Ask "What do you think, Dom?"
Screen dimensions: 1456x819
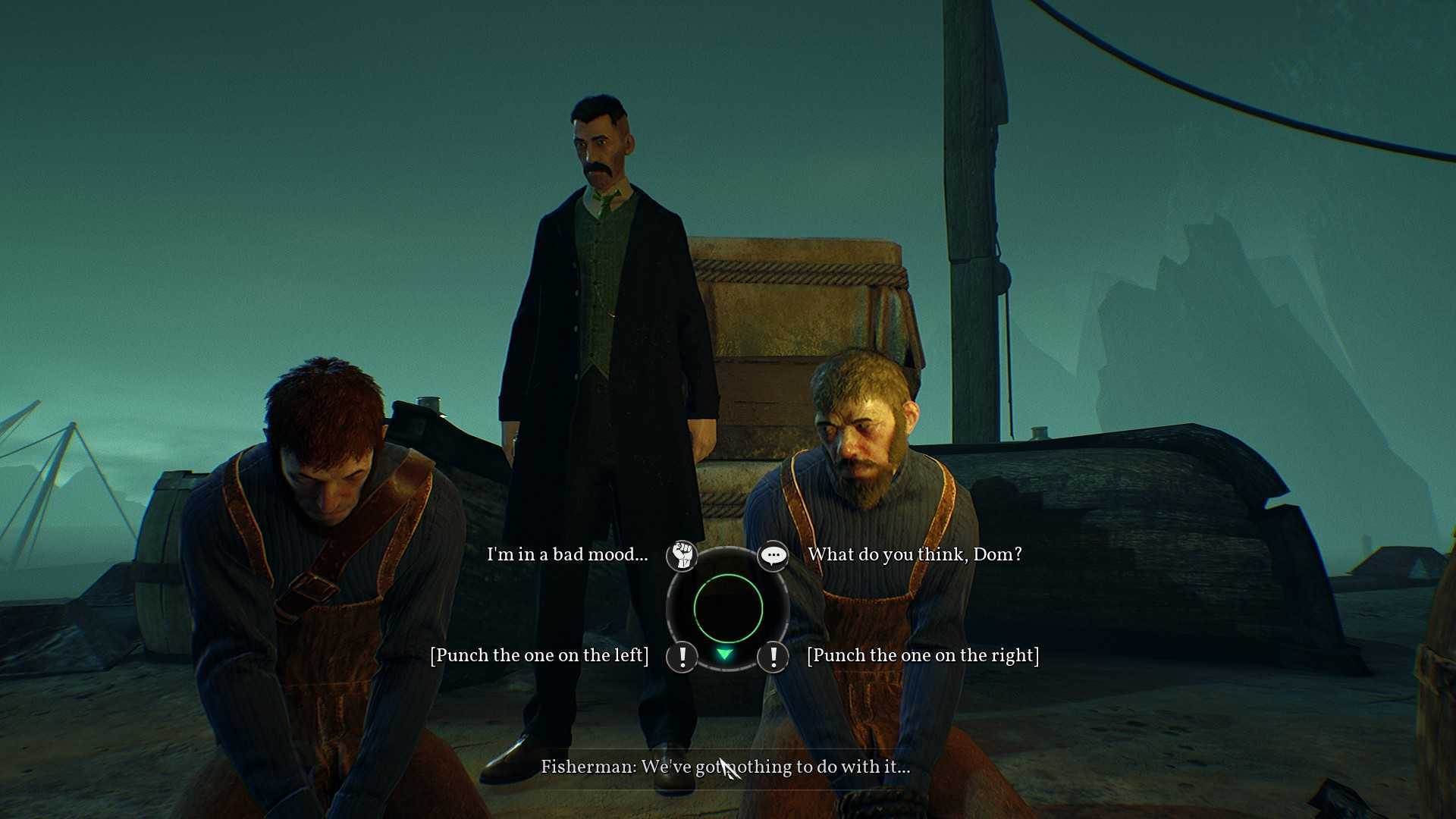[915, 554]
